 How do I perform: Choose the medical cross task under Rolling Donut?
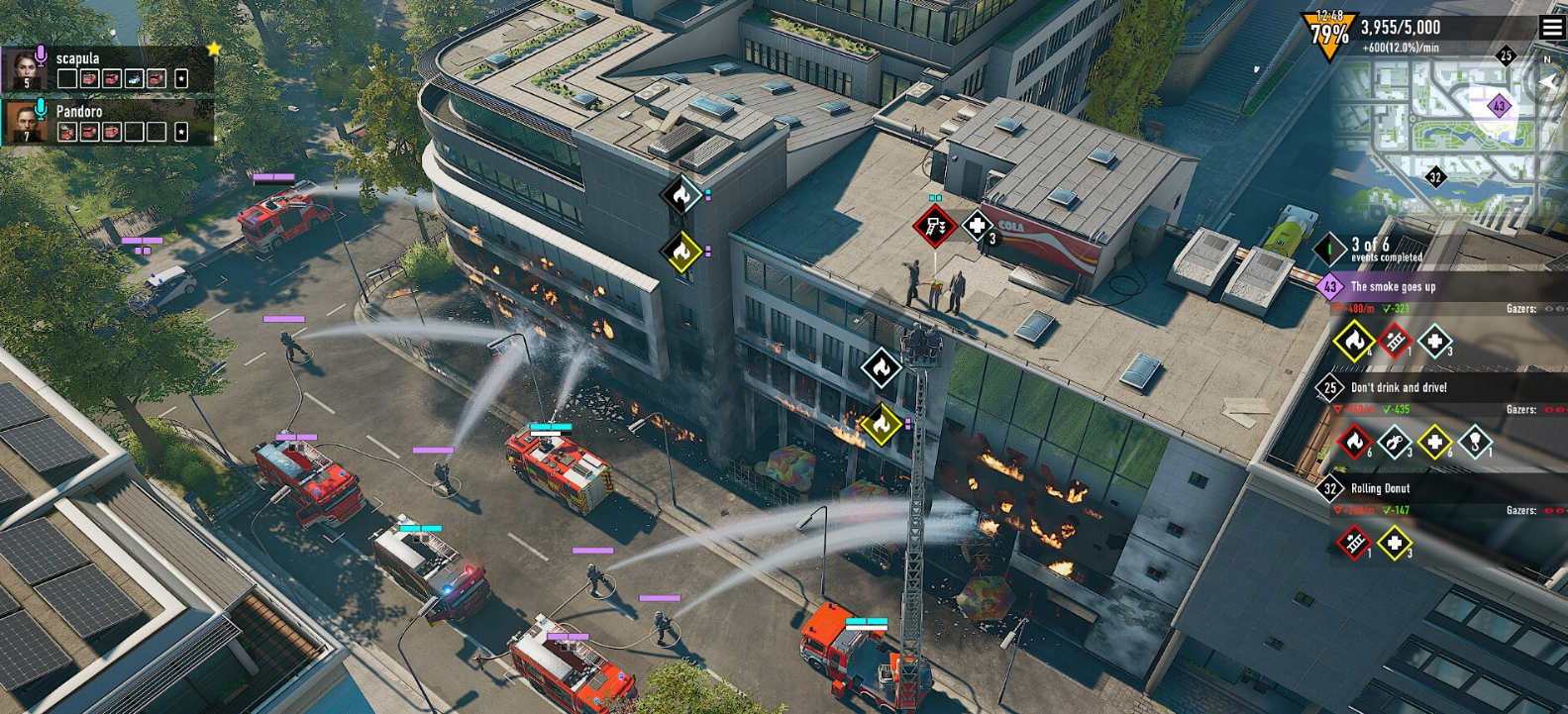point(1394,543)
